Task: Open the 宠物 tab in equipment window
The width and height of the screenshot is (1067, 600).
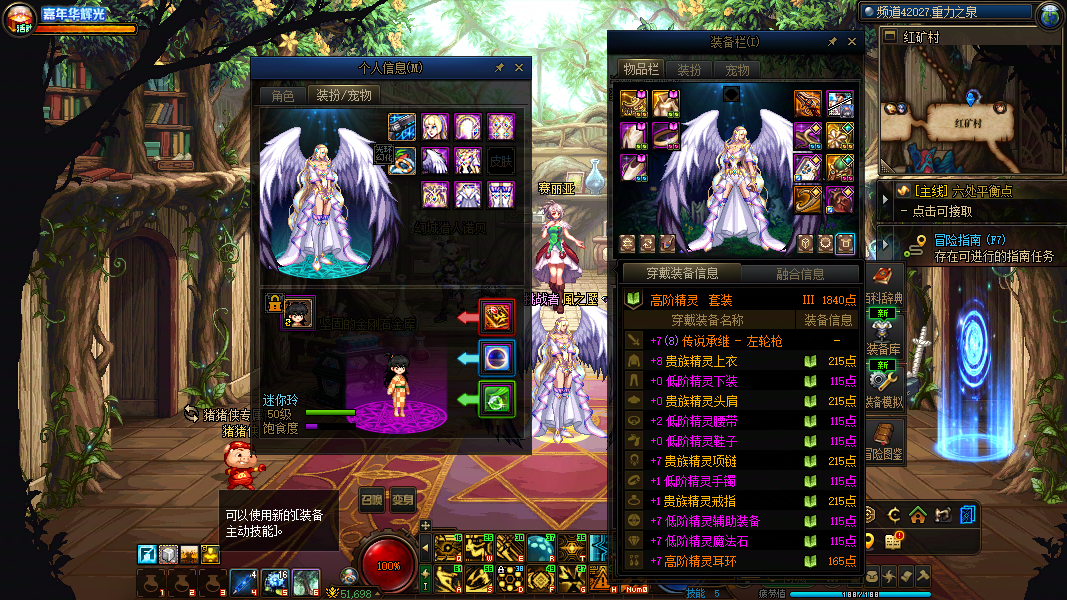Action: (737, 70)
